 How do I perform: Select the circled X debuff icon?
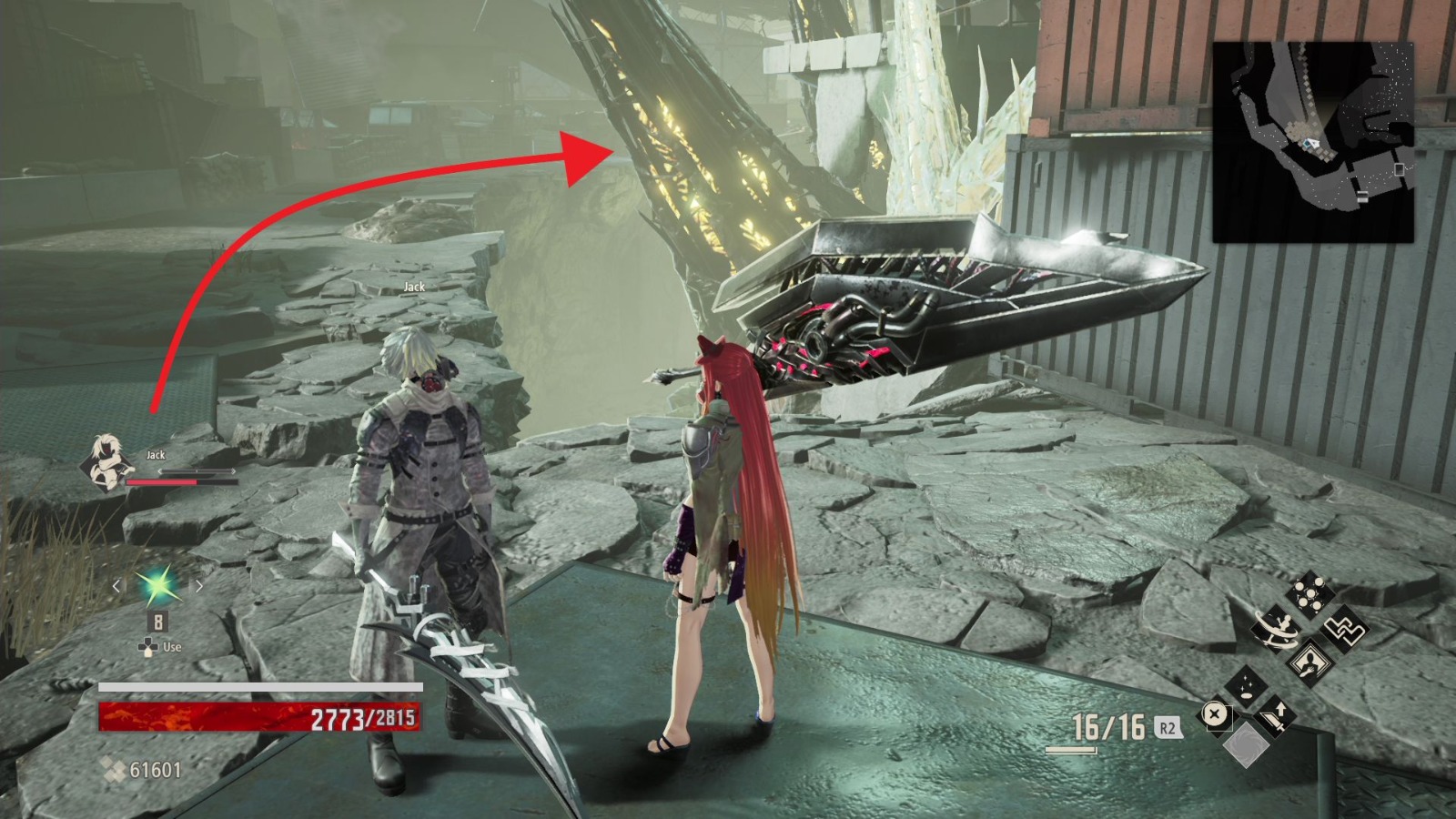[1213, 713]
